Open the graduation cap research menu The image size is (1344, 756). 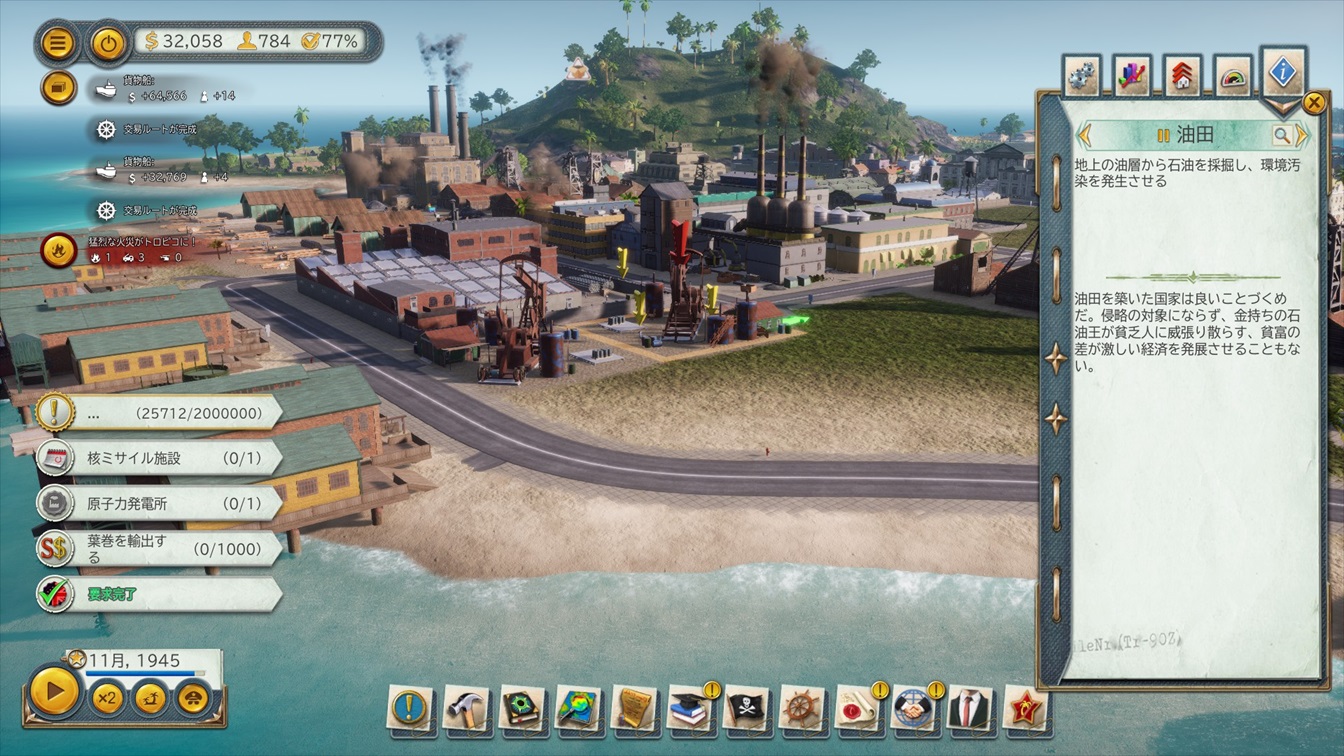pos(689,708)
